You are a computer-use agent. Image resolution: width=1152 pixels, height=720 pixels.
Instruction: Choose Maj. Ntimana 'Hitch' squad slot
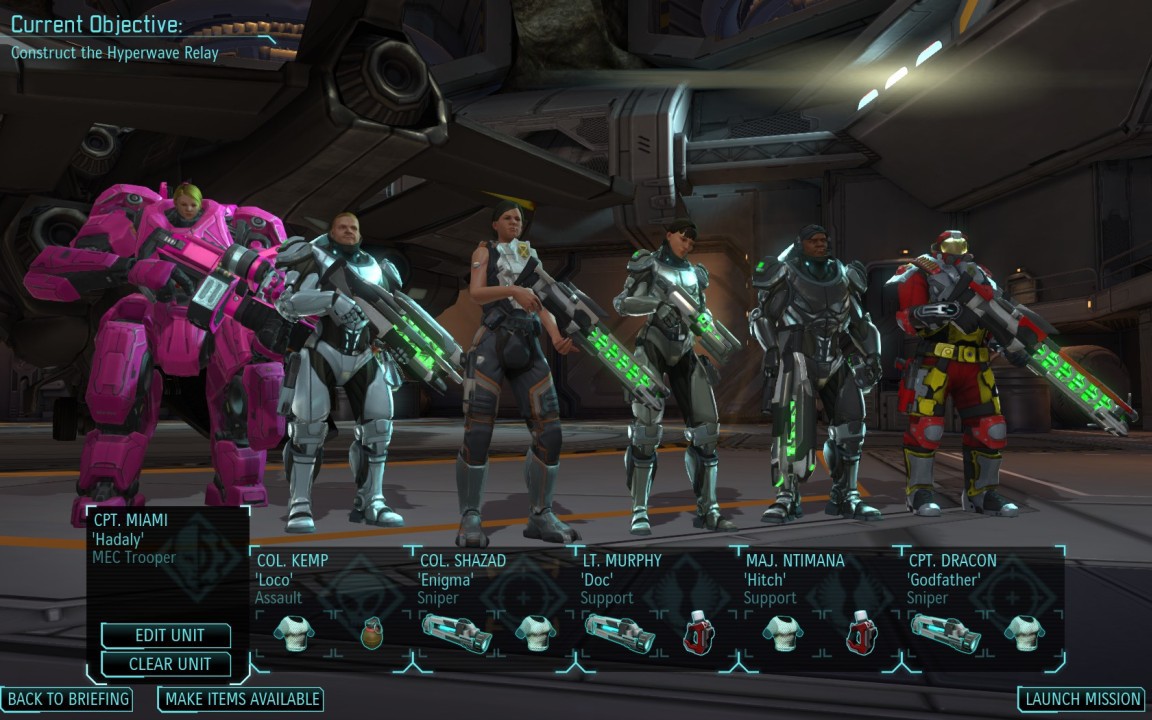pos(819,579)
